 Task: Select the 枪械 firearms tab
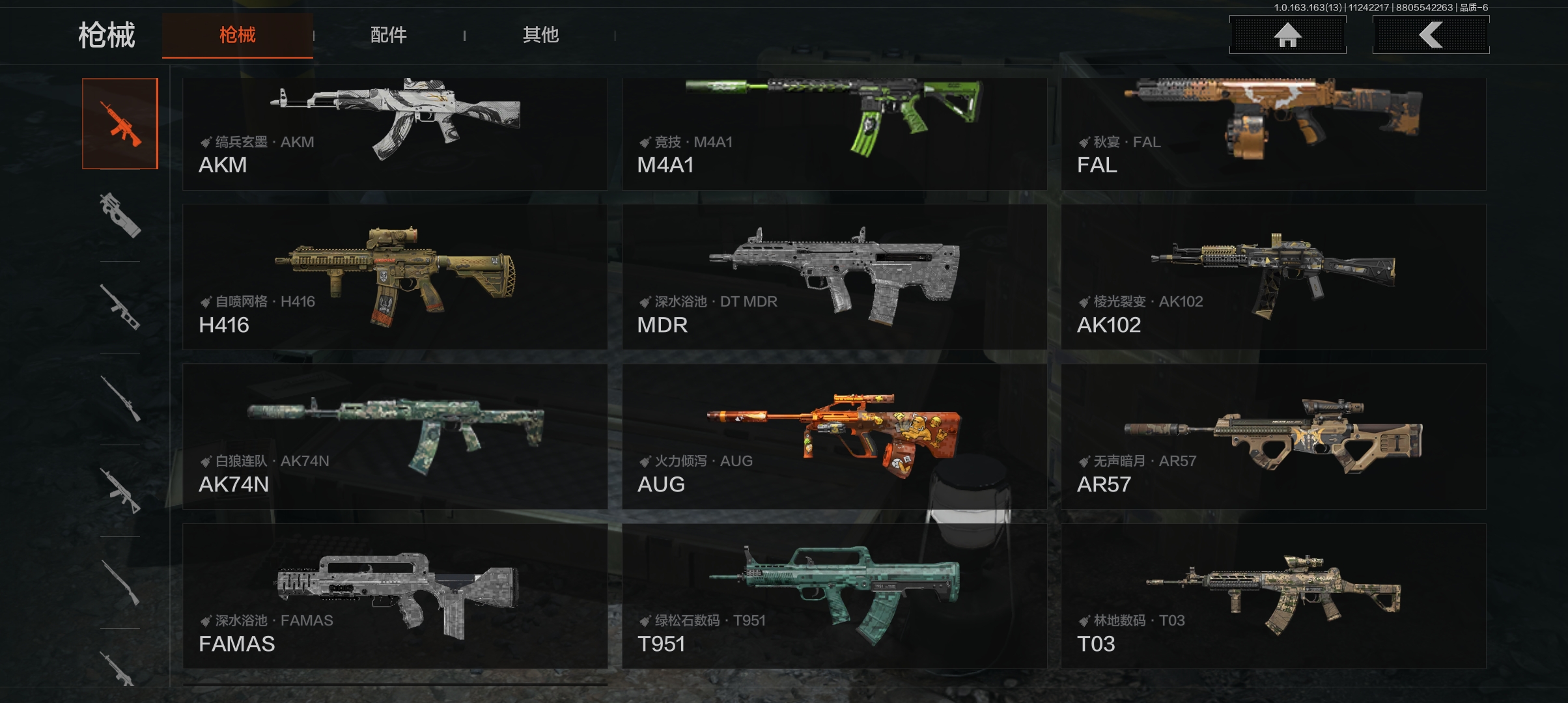click(x=238, y=35)
